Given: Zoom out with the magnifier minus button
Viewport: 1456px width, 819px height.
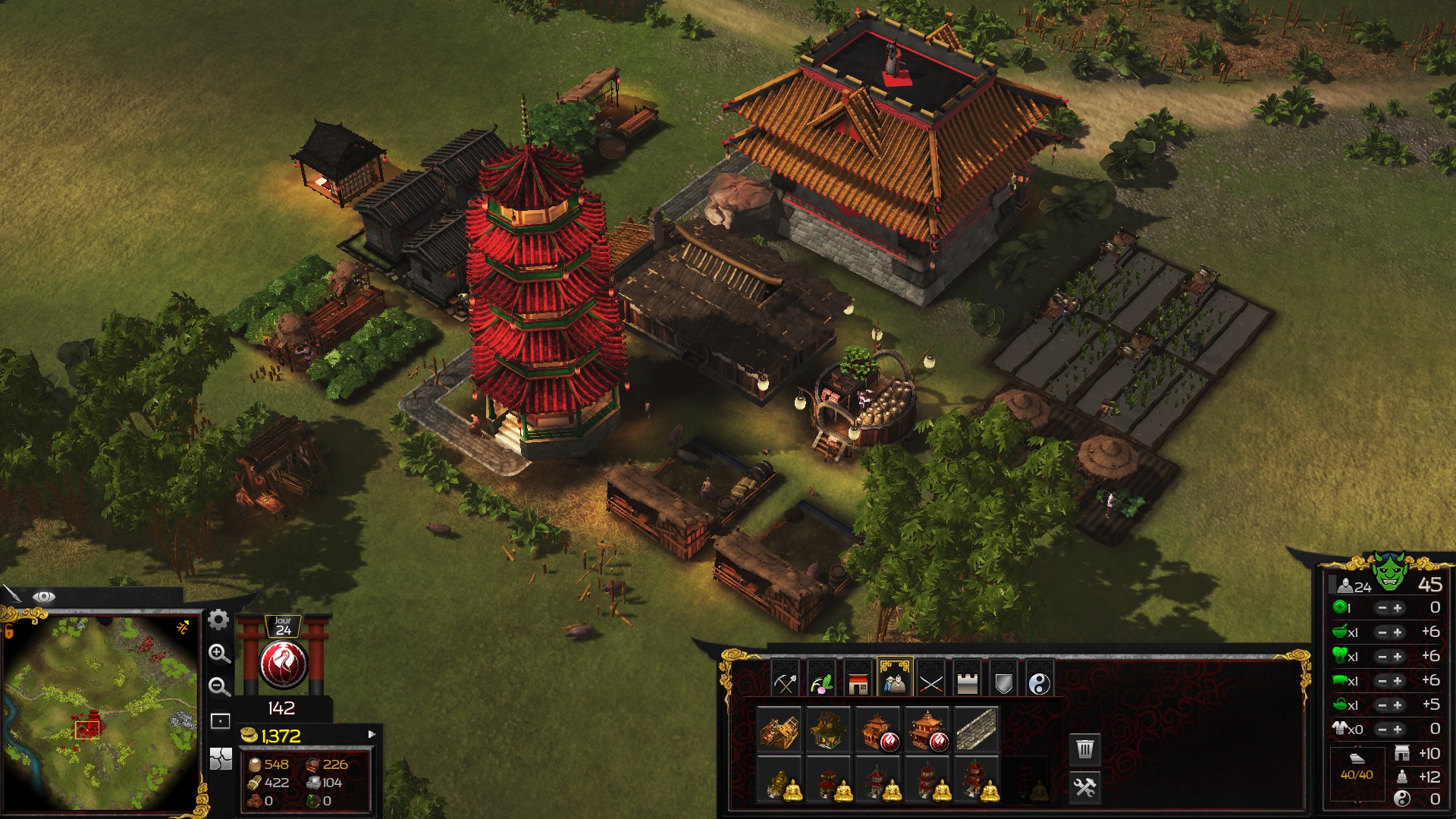Looking at the screenshot, I should click(x=219, y=686).
